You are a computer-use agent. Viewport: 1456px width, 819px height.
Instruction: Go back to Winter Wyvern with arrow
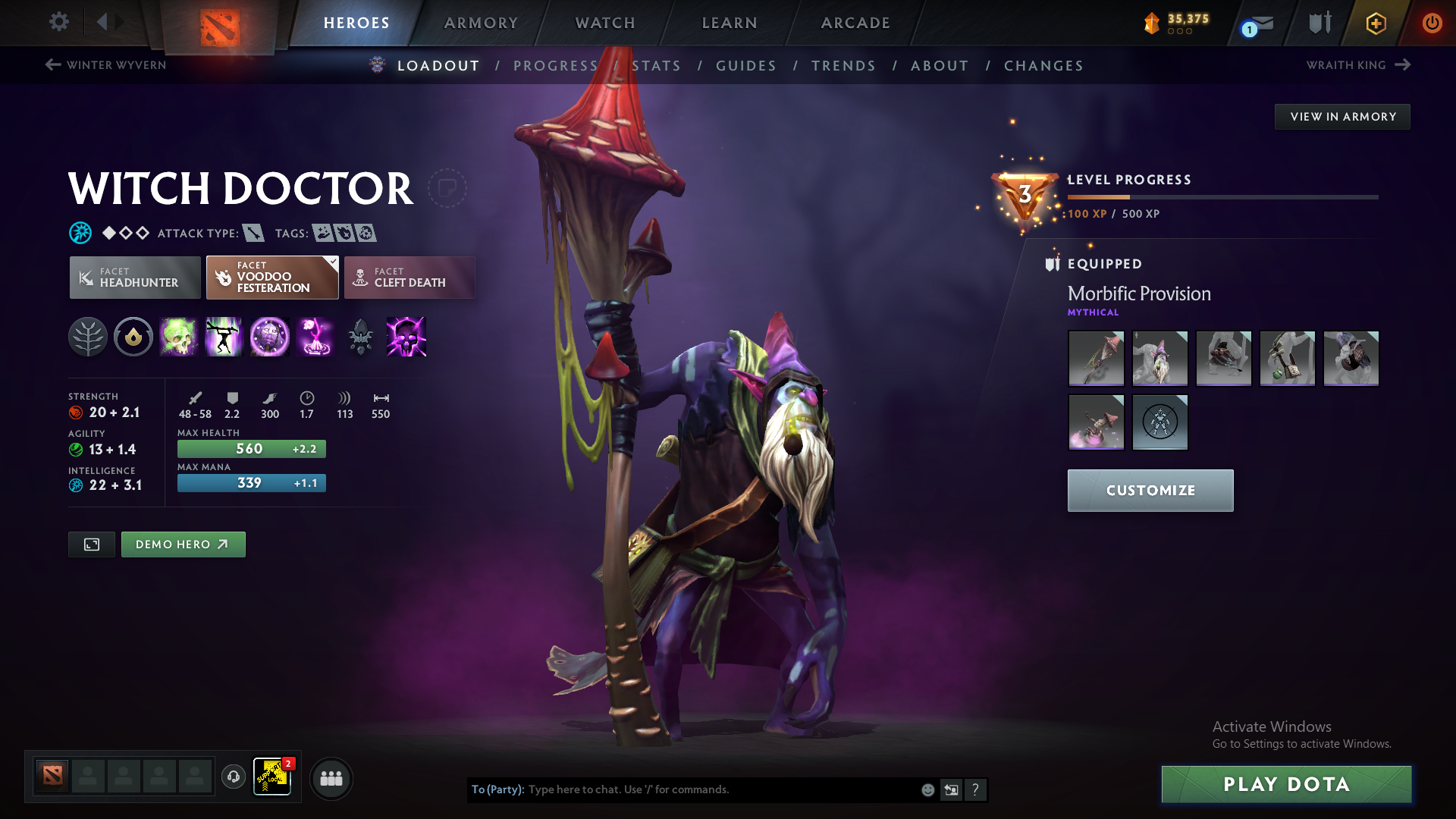[52, 64]
